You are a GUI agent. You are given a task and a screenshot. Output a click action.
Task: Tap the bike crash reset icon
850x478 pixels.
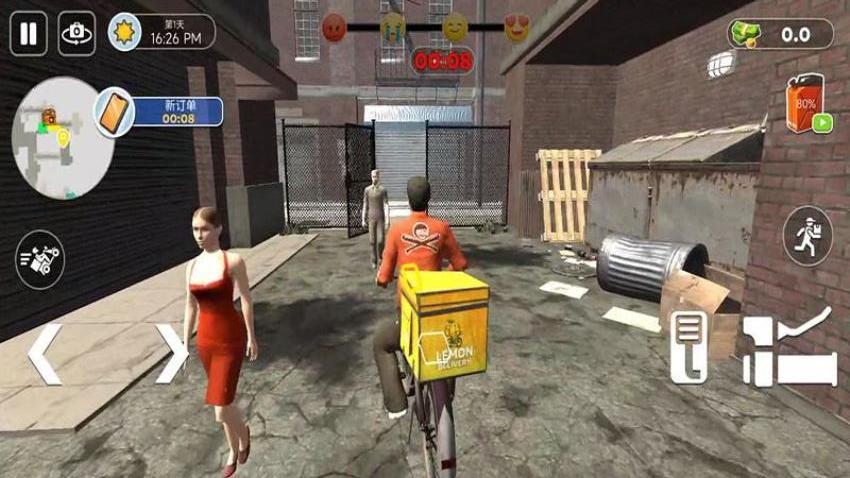[41, 259]
